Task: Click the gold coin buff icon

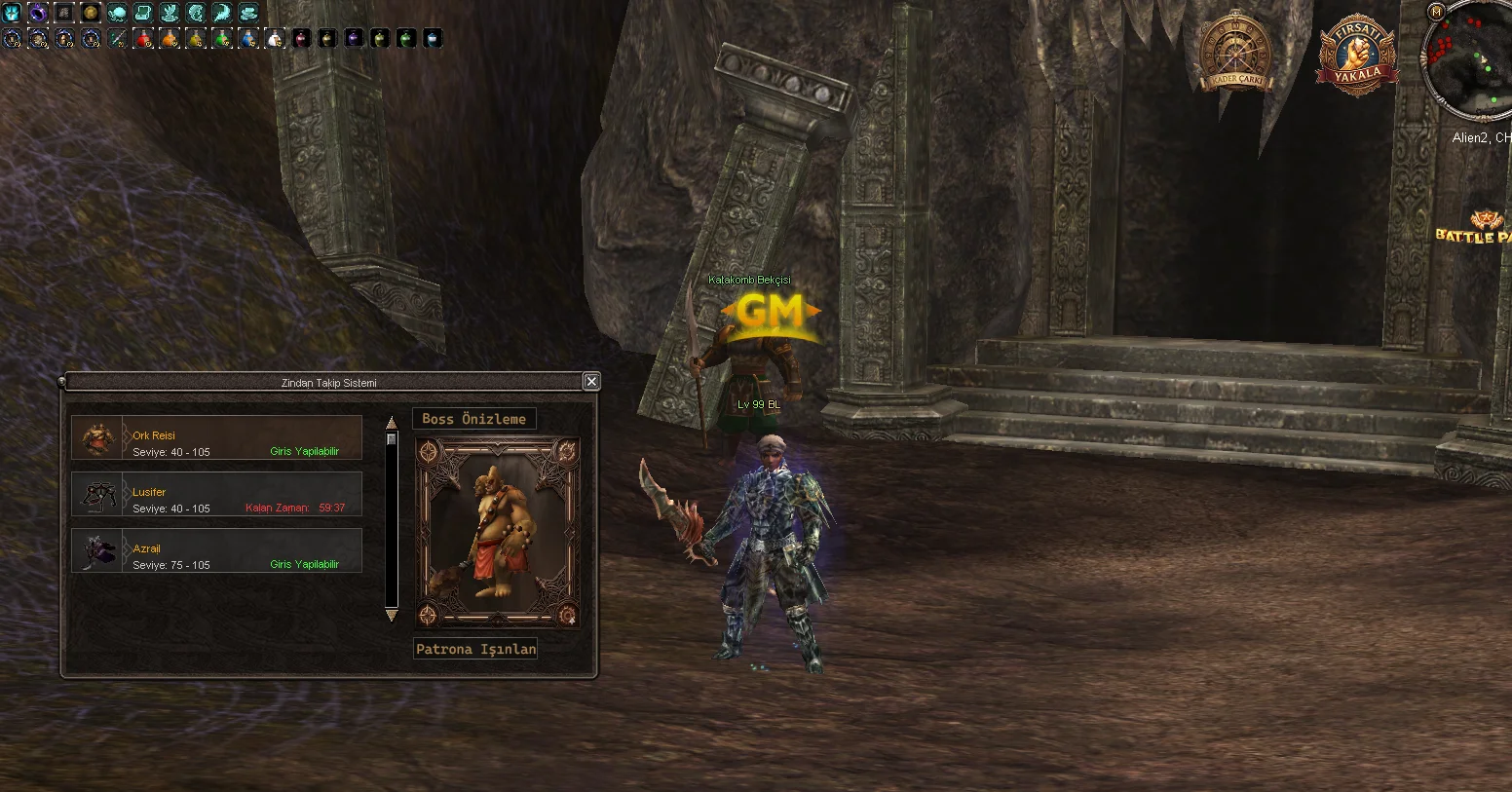Action: 91,13
